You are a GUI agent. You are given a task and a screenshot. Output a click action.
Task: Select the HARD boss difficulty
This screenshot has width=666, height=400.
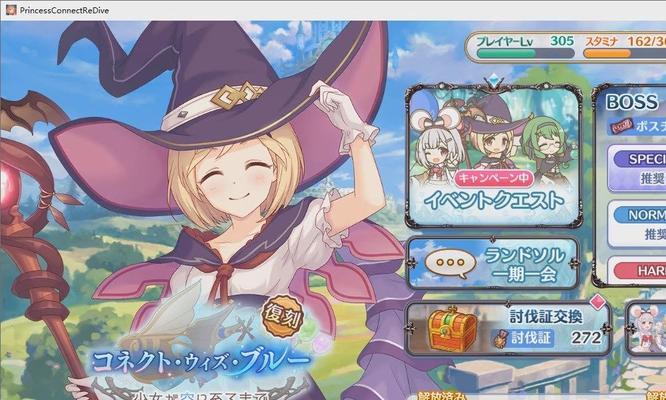coord(642,271)
